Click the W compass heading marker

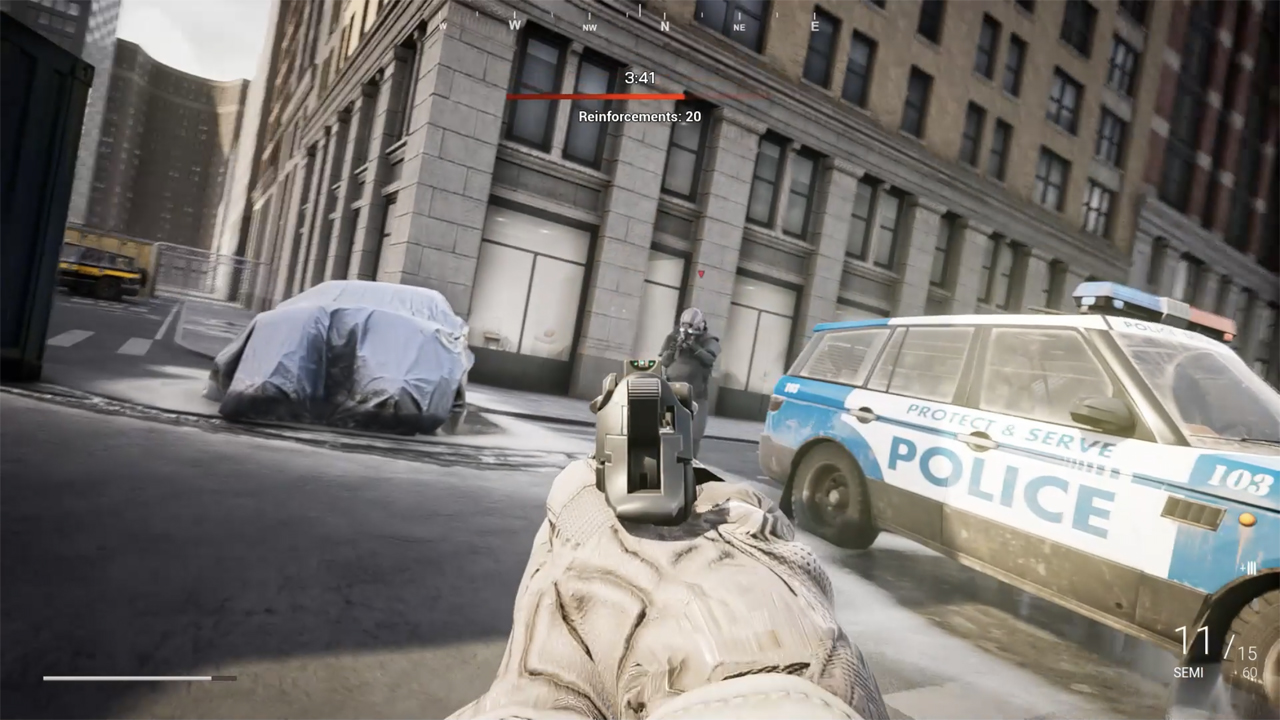click(x=514, y=26)
